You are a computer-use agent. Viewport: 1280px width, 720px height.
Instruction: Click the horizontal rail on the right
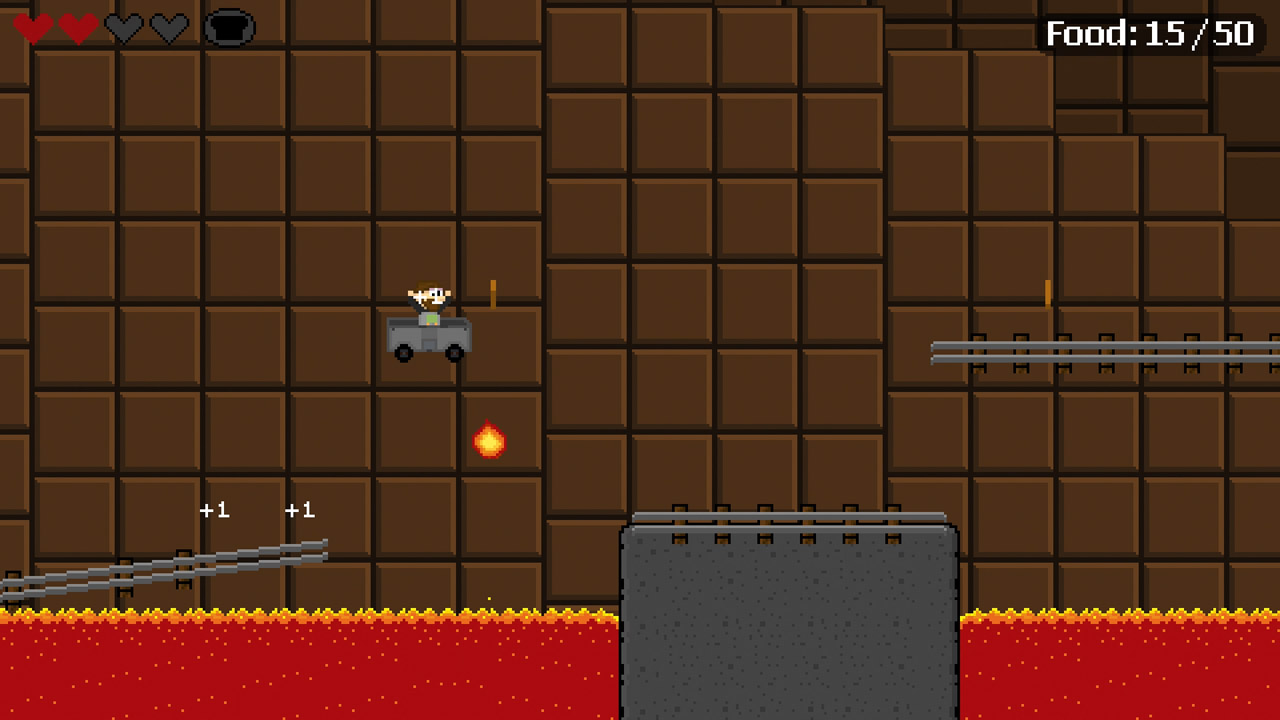(x=1100, y=352)
